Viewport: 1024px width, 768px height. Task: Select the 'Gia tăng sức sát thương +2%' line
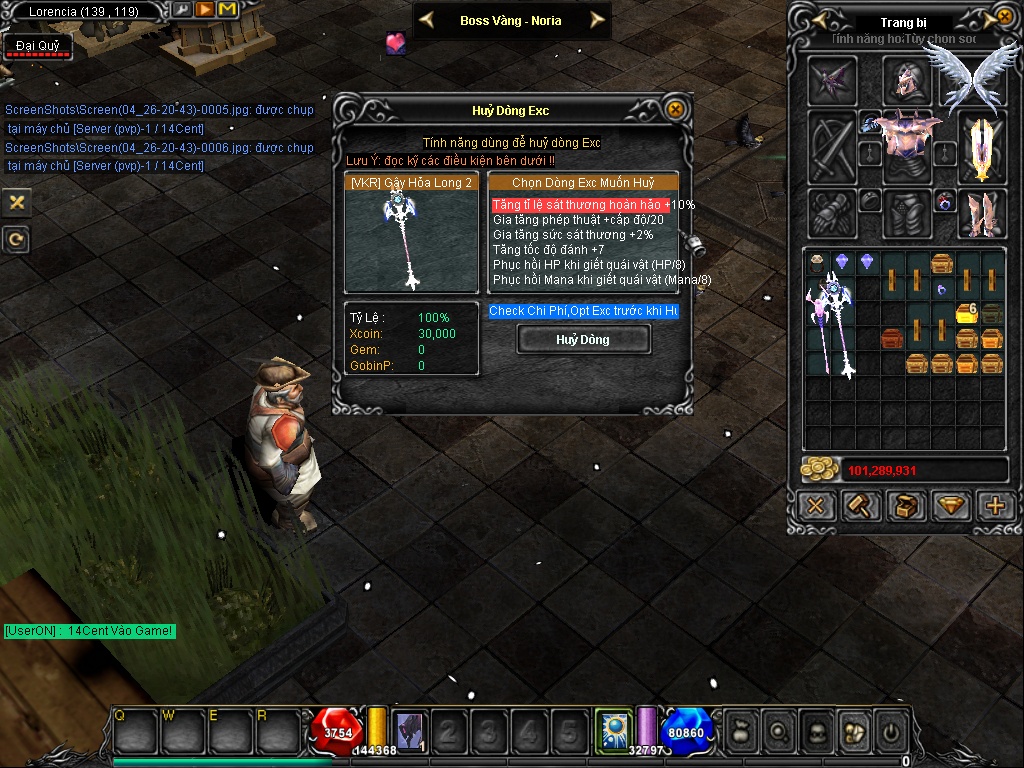(572, 235)
